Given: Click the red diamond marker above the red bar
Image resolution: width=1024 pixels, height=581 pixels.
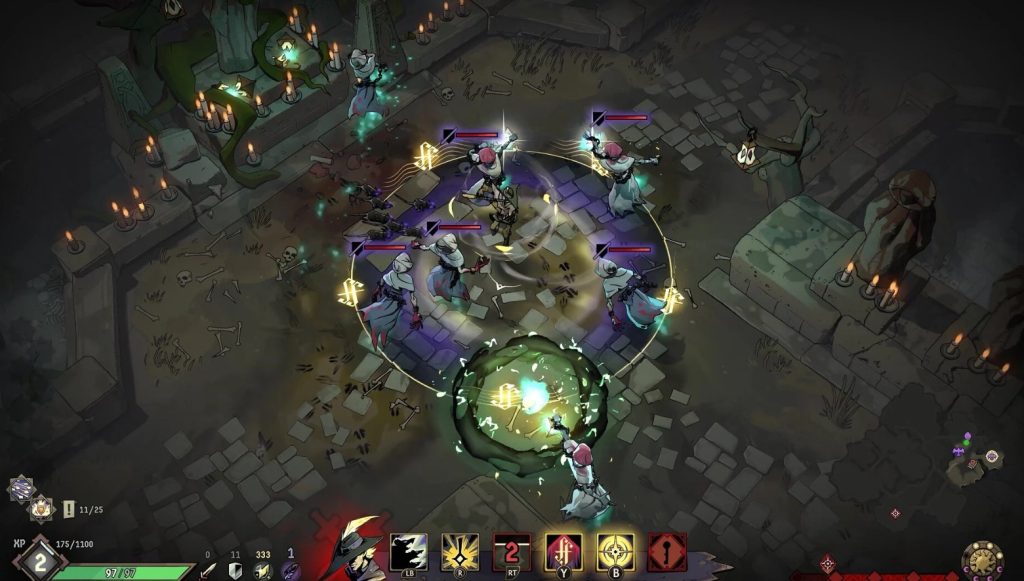Looking at the screenshot, I should tap(828, 563).
